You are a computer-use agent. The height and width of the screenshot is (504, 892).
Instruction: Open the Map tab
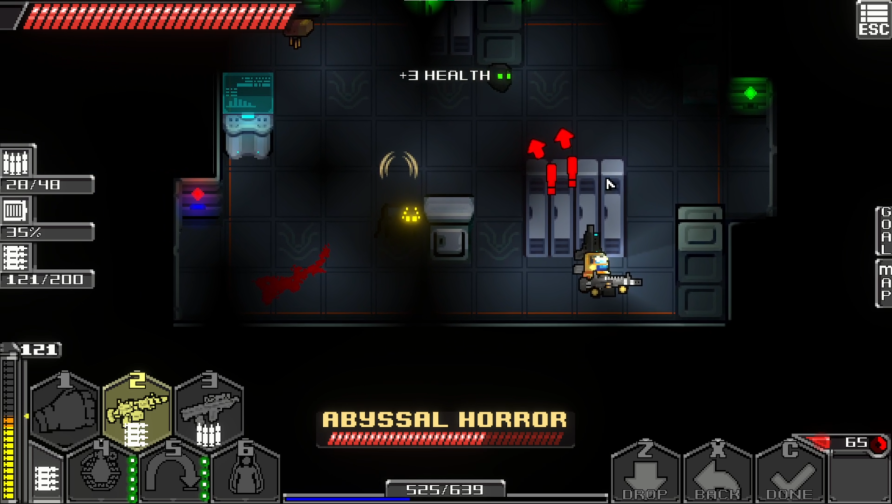pyautogui.click(x=884, y=283)
